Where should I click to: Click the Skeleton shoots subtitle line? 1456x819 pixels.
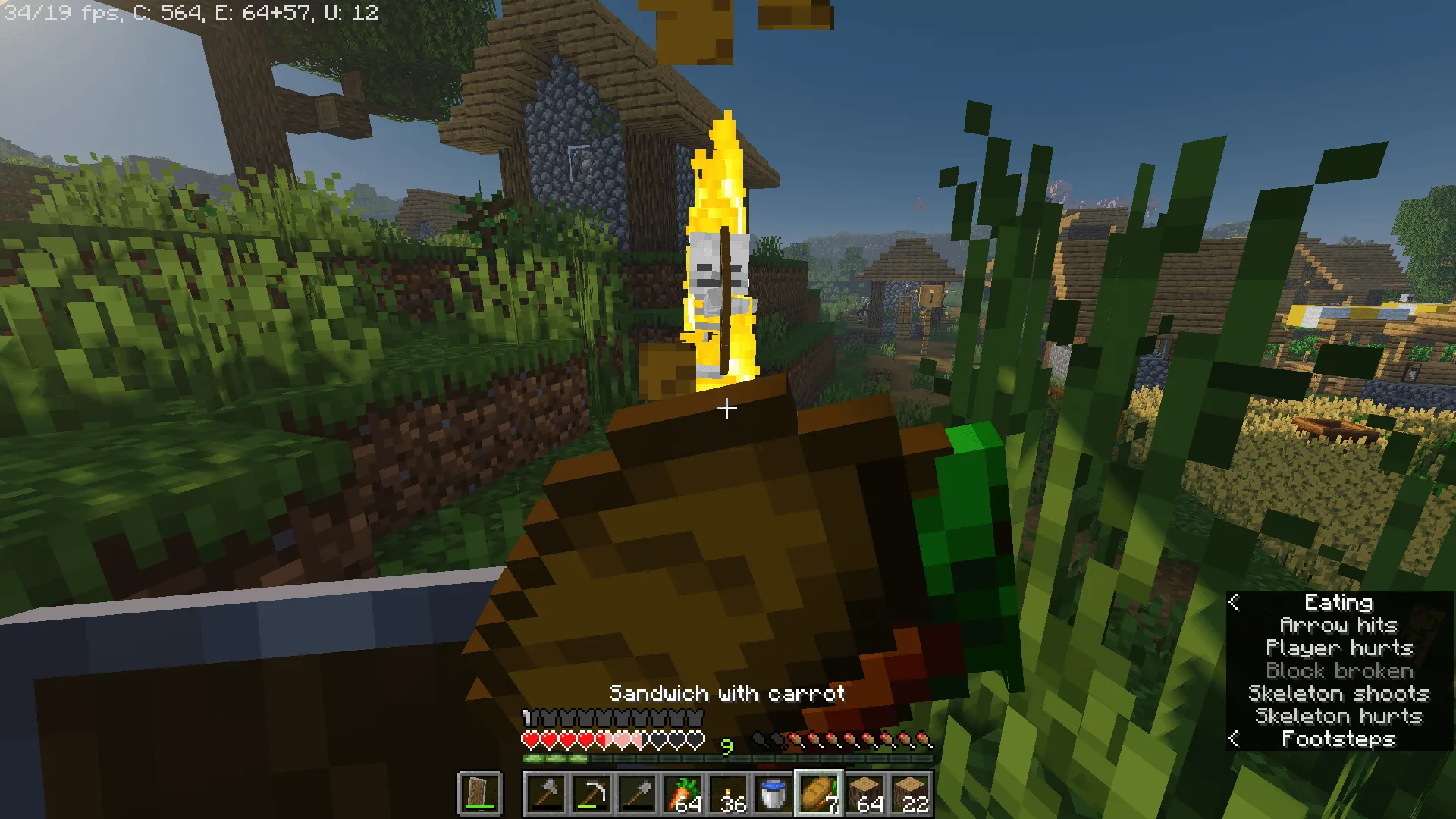tap(1341, 693)
